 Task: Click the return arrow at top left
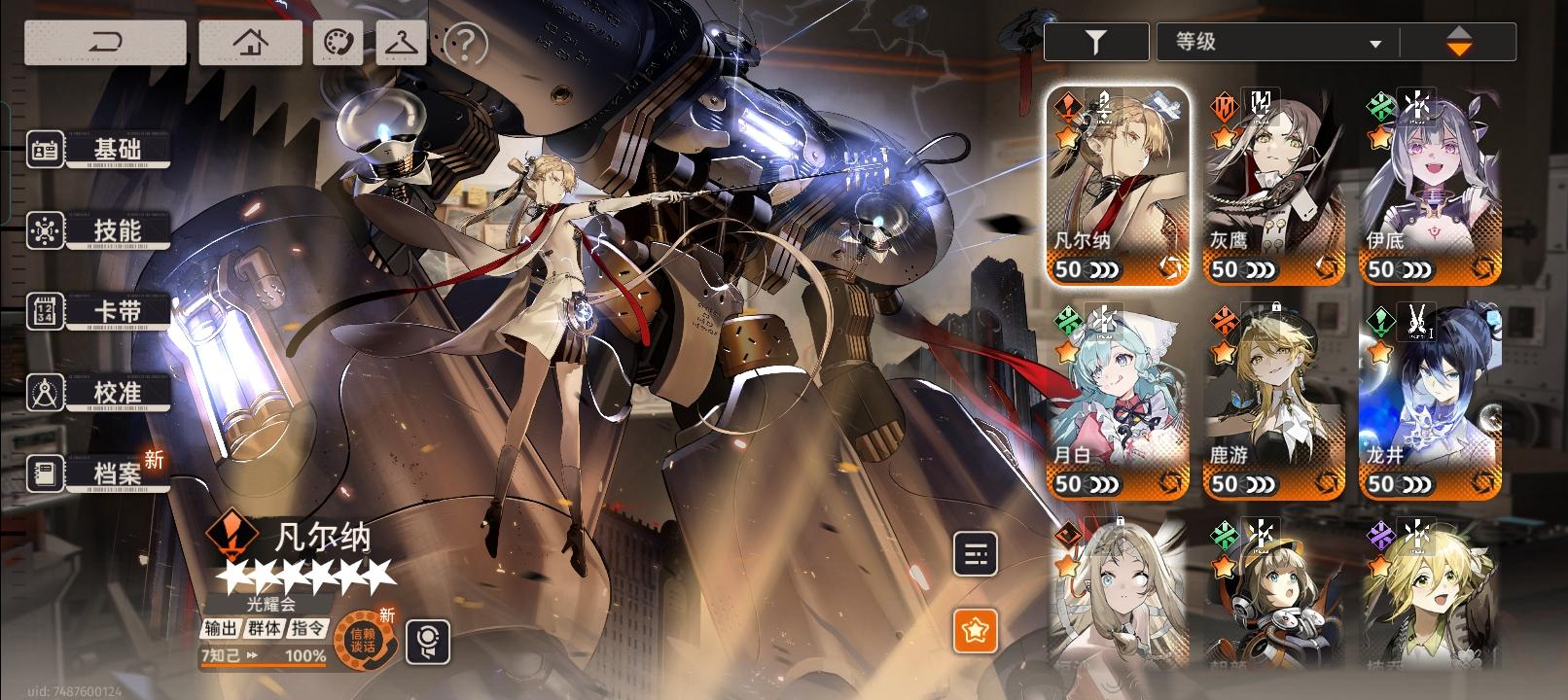coord(103,42)
